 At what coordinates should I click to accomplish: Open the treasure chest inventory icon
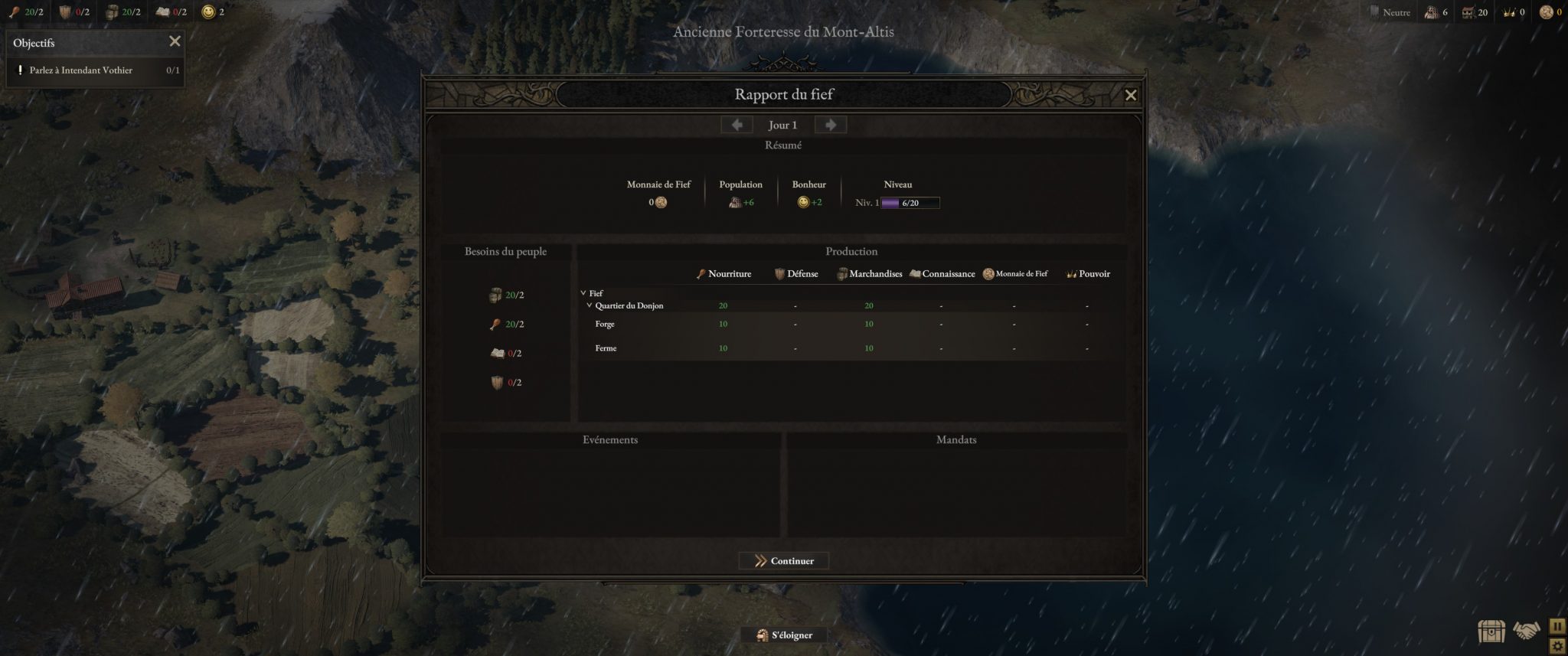tap(1491, 632)
